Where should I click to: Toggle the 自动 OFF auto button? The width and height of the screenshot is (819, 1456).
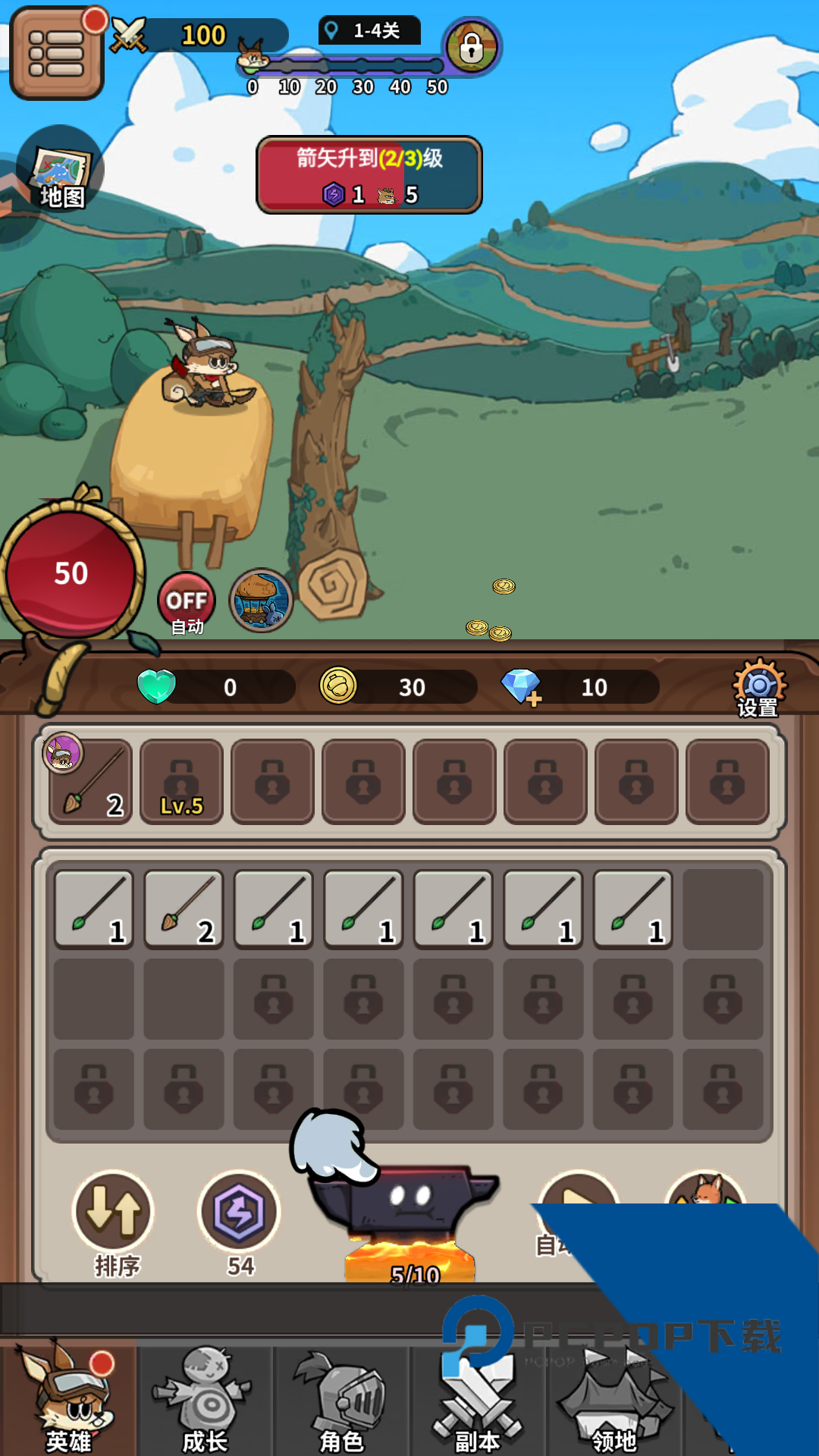[x=187, y=602]
